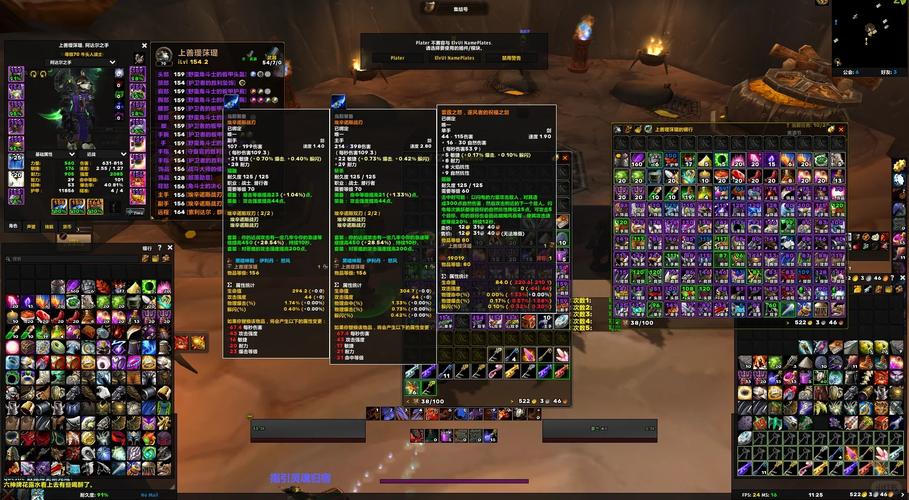Viewport: 909px width, 500px height.
Task: Choose the ElvUI NamePlates option
Action: 455,58
